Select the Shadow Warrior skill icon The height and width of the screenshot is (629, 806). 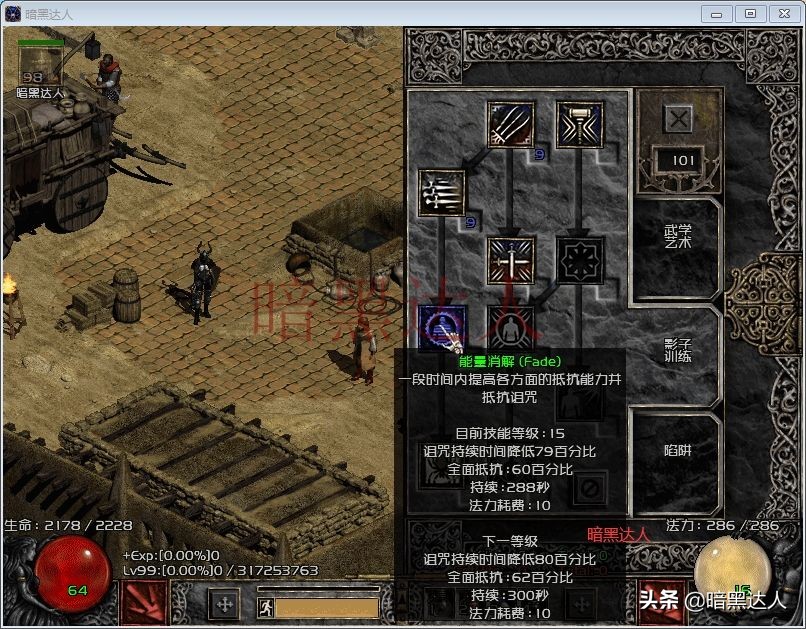[511, 327]
